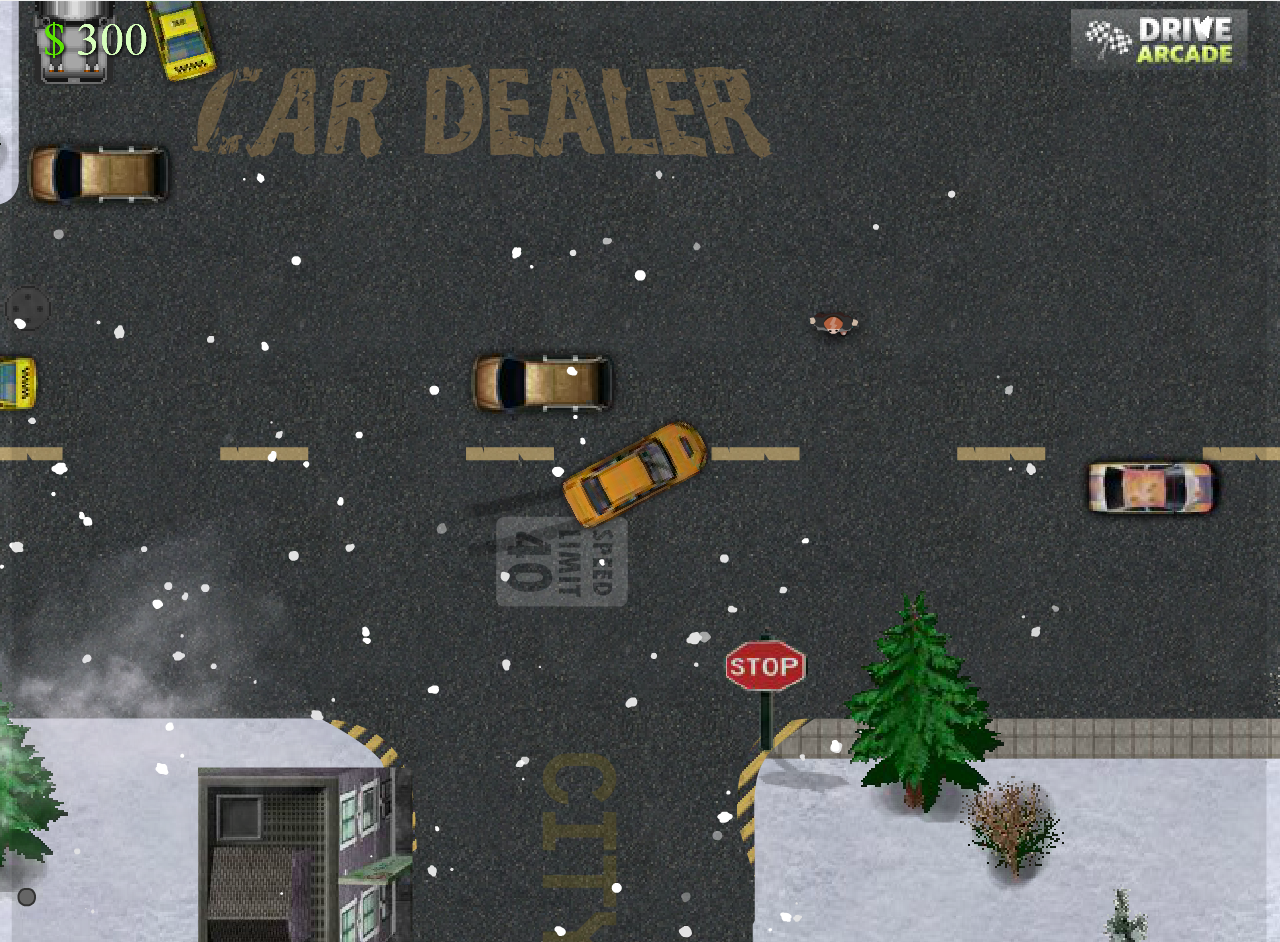Click the manhole cover on the road
The image size is (1280, 942).
[27, 308]
